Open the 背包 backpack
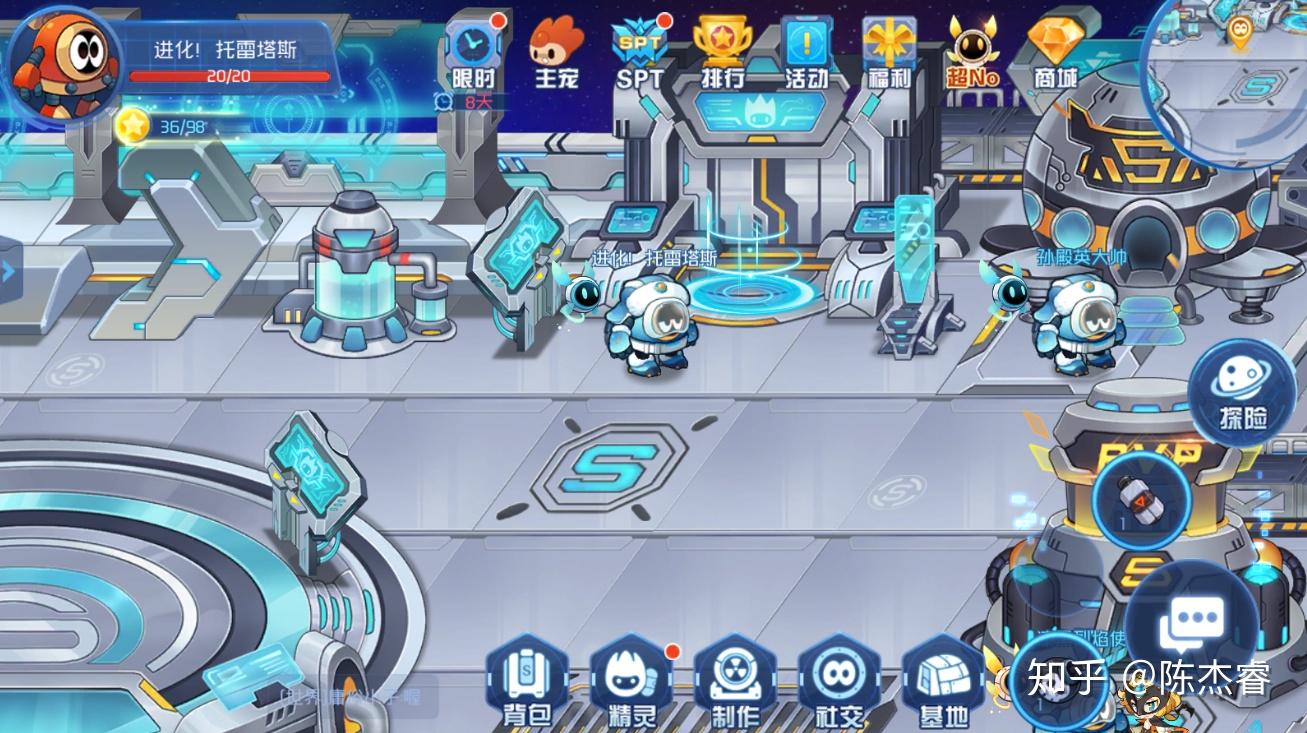Screen dimensions: 1307x733 (527, 682)
